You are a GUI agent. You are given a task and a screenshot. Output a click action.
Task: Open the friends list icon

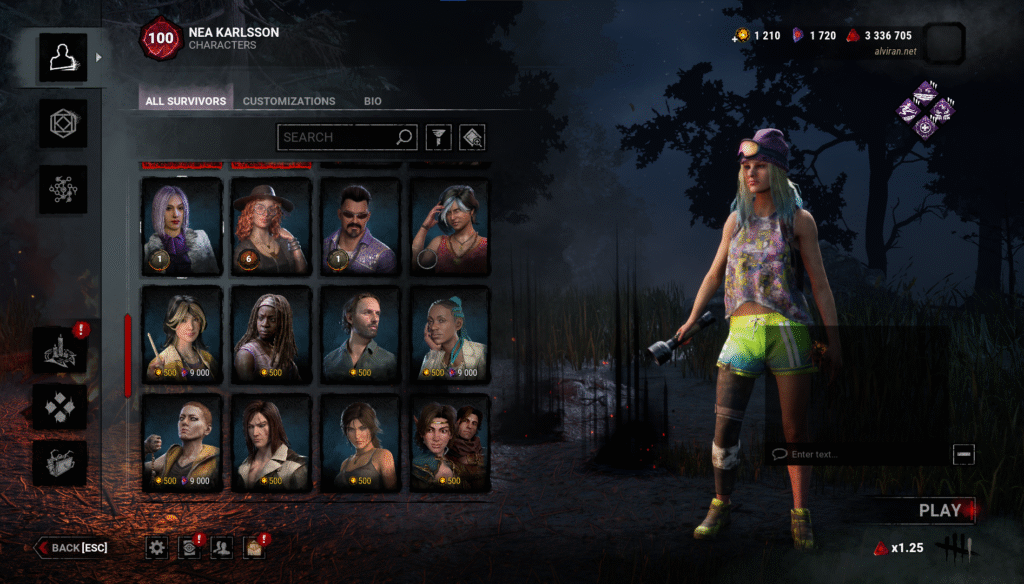221,547
